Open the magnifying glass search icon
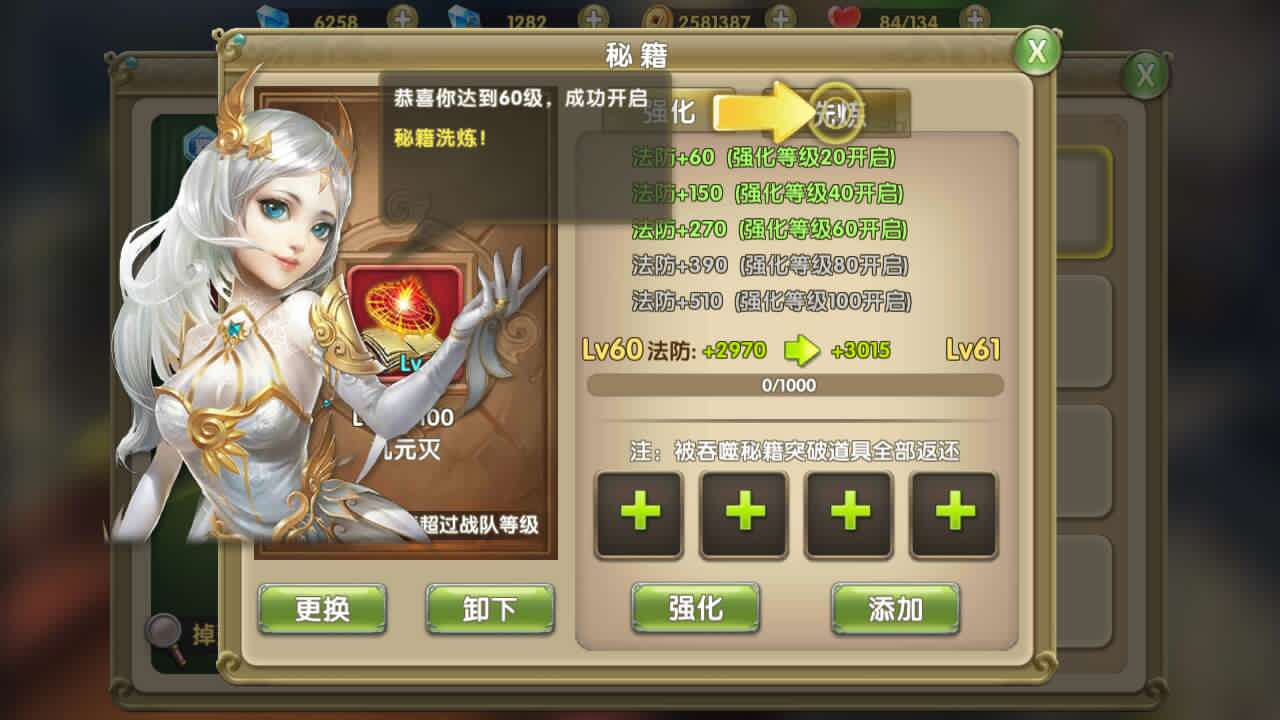 (x=164, y=632)
